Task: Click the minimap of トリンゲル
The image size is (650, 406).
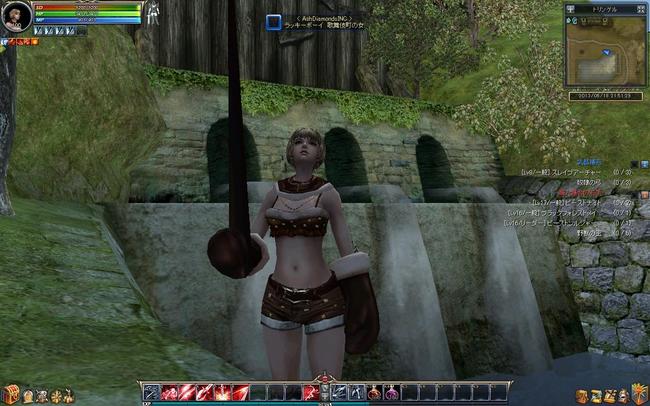Action: (x=605, y=48)
